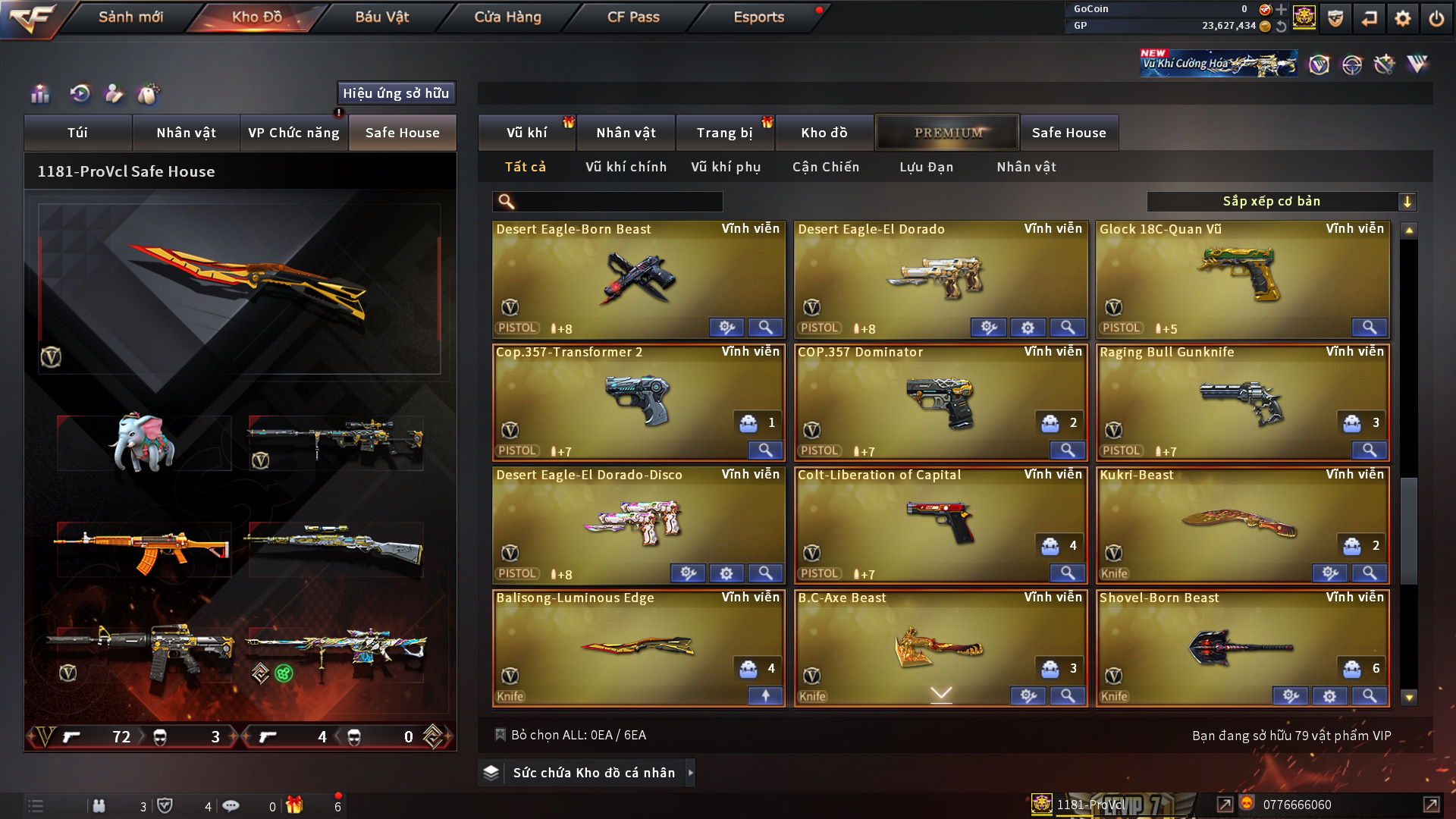Viewport: 1456px width, 819px height.
Task: Open the Hiệu ứng sở hữu button
Action: [396, 93]
